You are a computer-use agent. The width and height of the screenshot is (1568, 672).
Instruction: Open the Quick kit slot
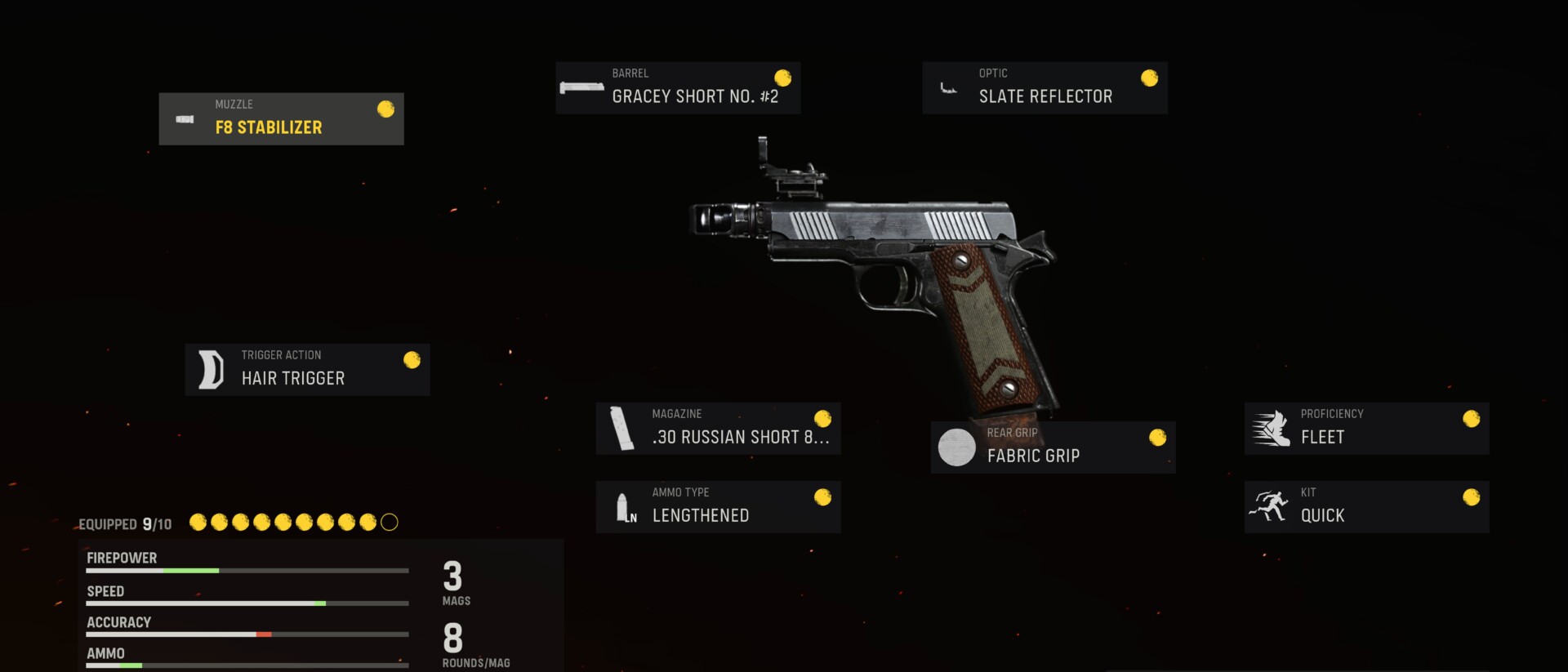pyautogui.click(x=1366, y=507)
